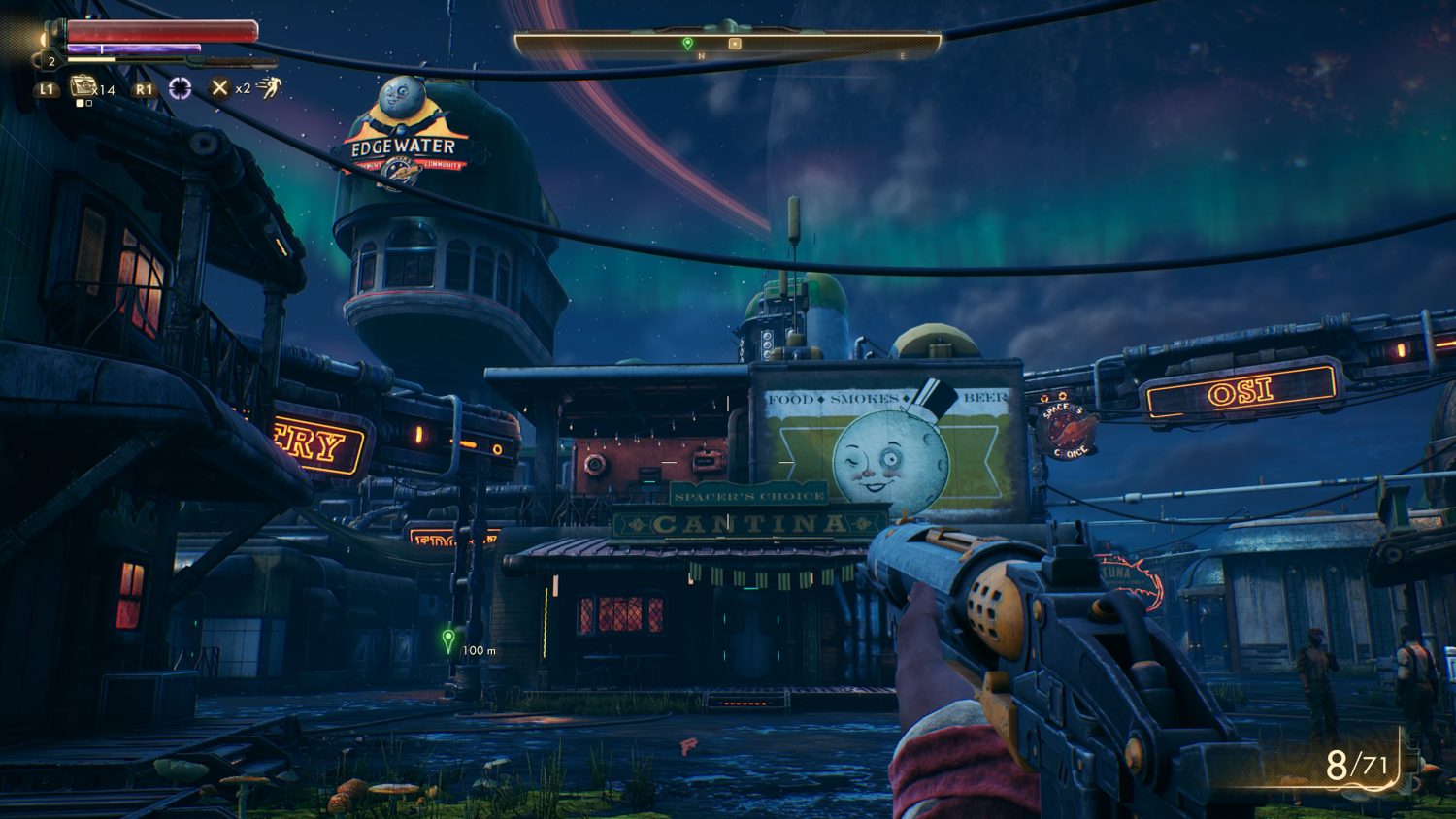Image resolution: width=1456 pixels, height=819 pixels.
Task: Select the square location marker on compass
Action: [735, 44]
